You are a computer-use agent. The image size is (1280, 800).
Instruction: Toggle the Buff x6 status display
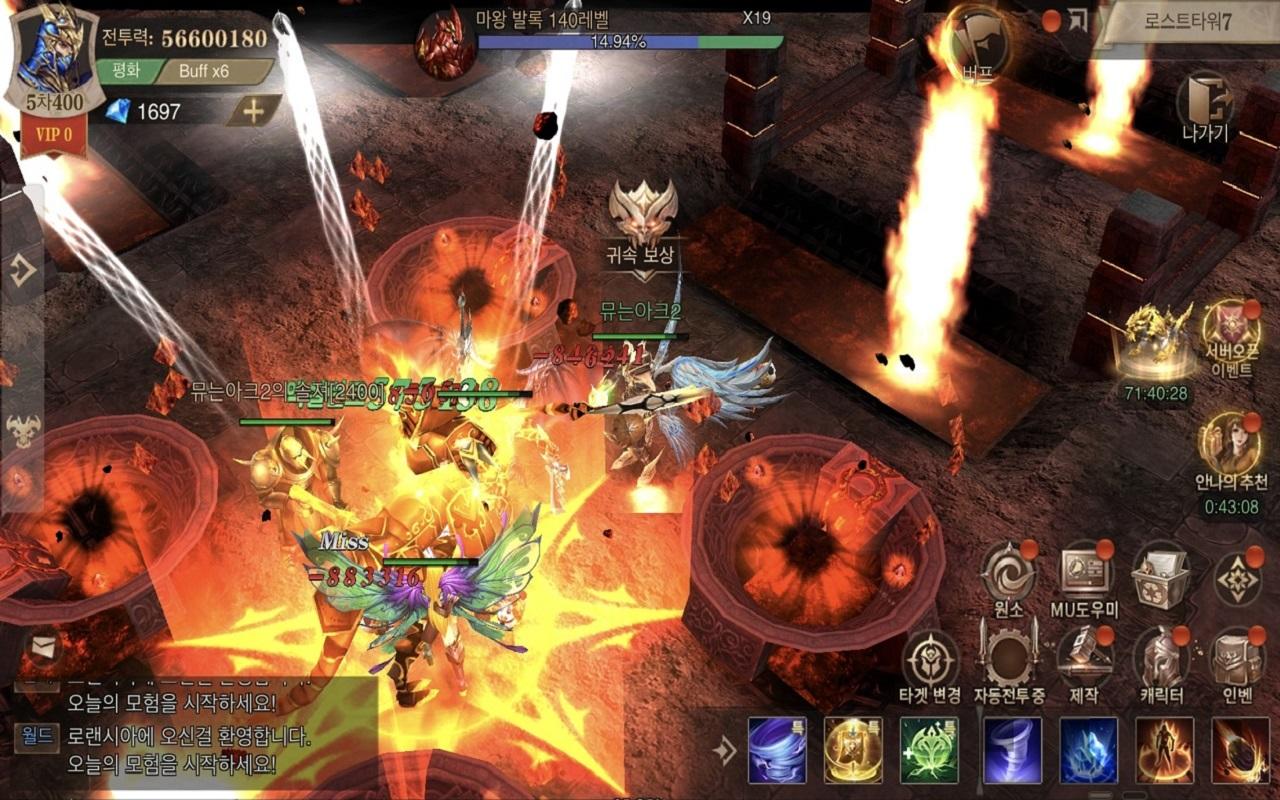tap(207, 72)
